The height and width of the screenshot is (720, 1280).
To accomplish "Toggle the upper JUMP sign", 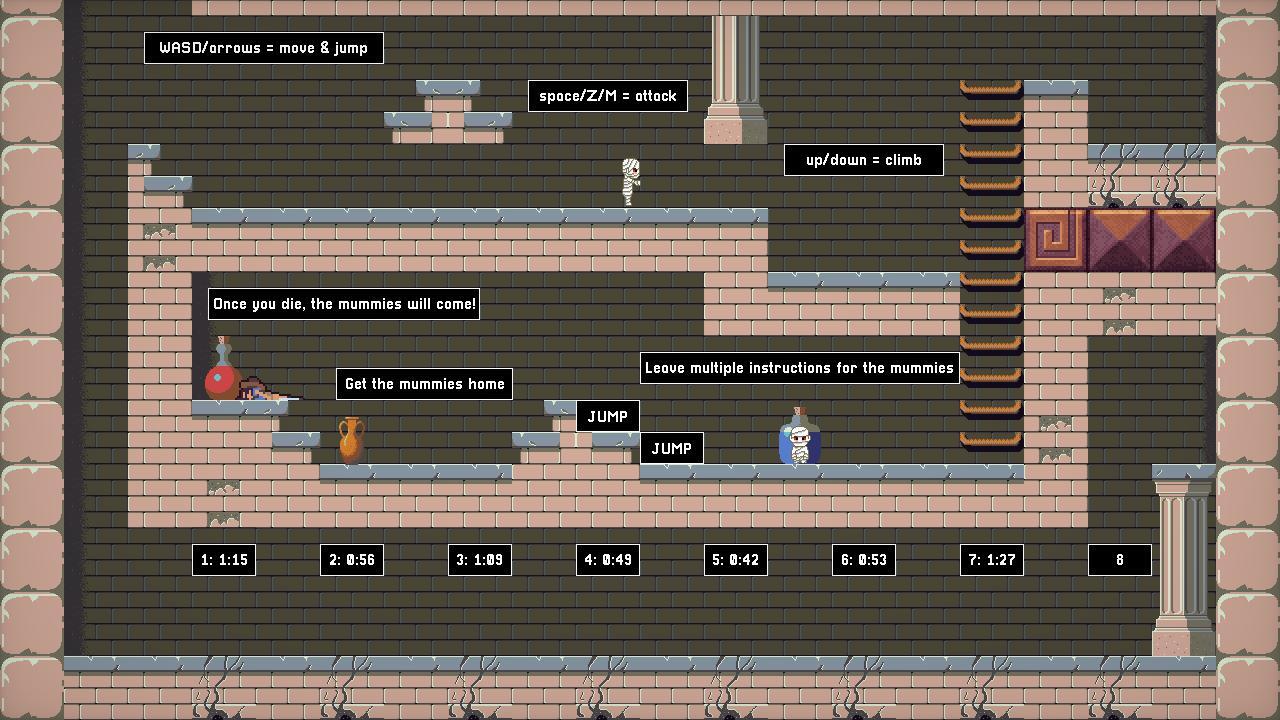I will pos(608,416).
